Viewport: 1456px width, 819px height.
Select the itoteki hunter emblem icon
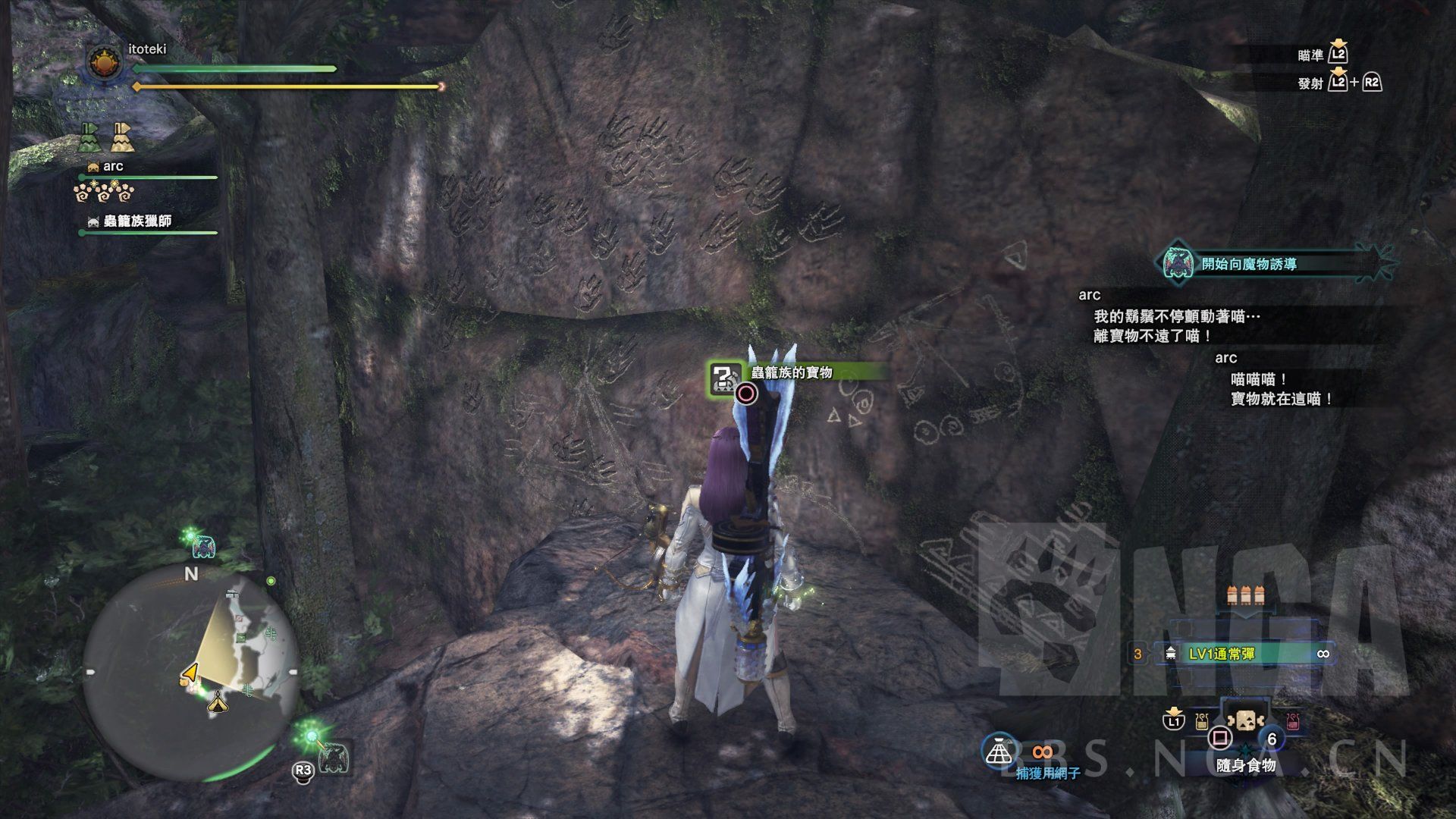pyautogui.click(x=102, y=63)
